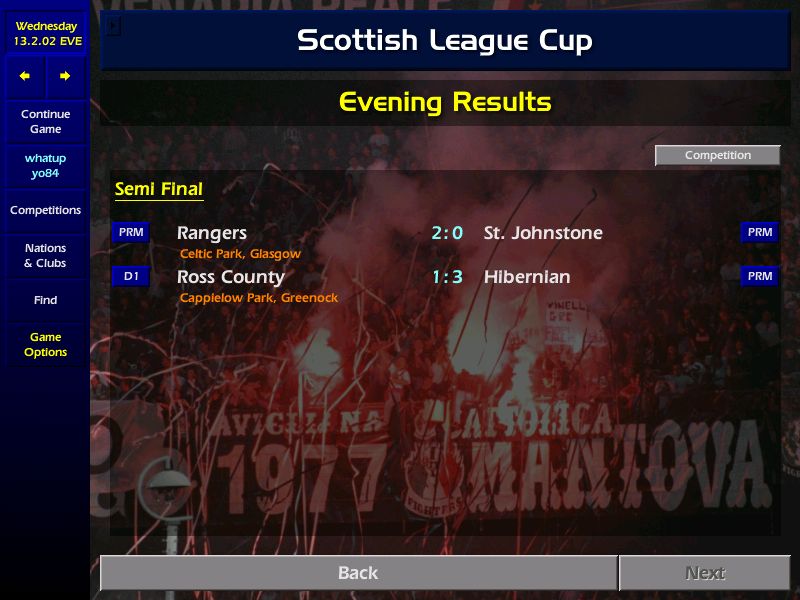View the Ross County 1:3 match result
This screenshot has height=600, width=800.
[447, 277]
